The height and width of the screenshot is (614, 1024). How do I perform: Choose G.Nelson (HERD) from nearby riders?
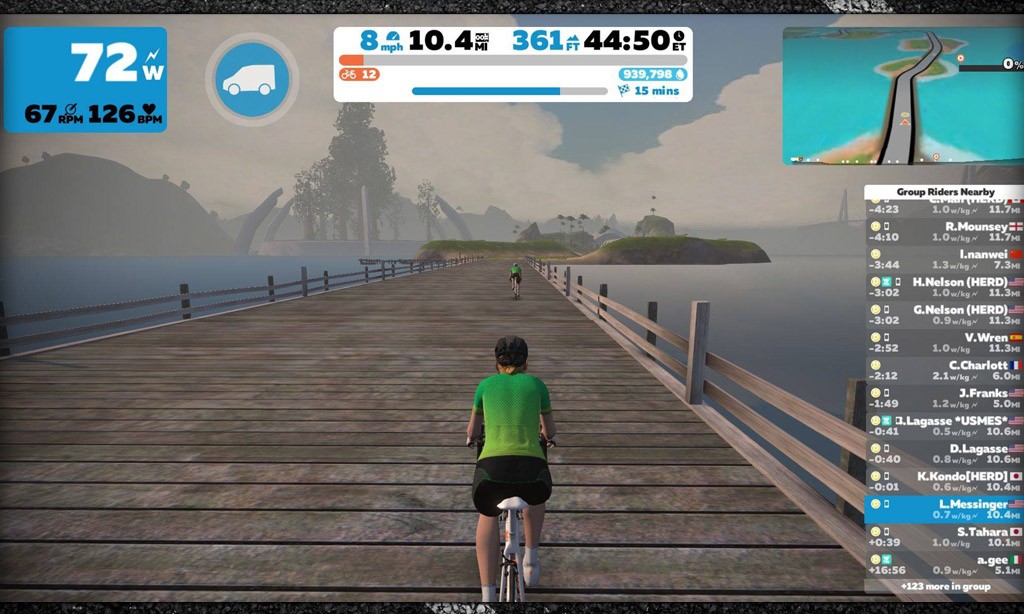point(944,316)
